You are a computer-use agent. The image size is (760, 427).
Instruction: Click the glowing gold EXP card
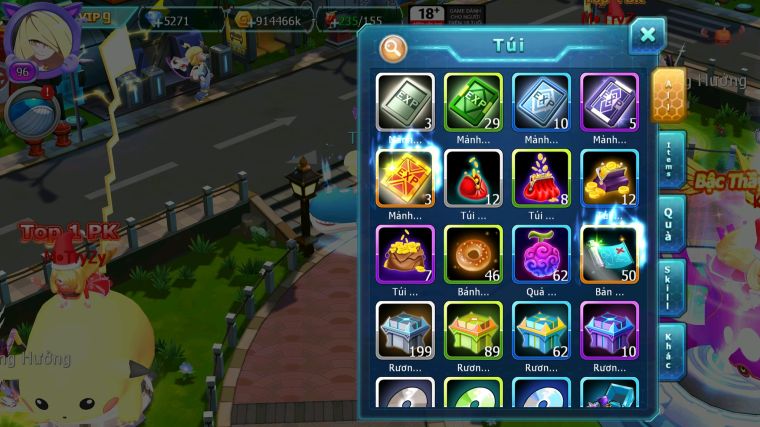[405, 178]
